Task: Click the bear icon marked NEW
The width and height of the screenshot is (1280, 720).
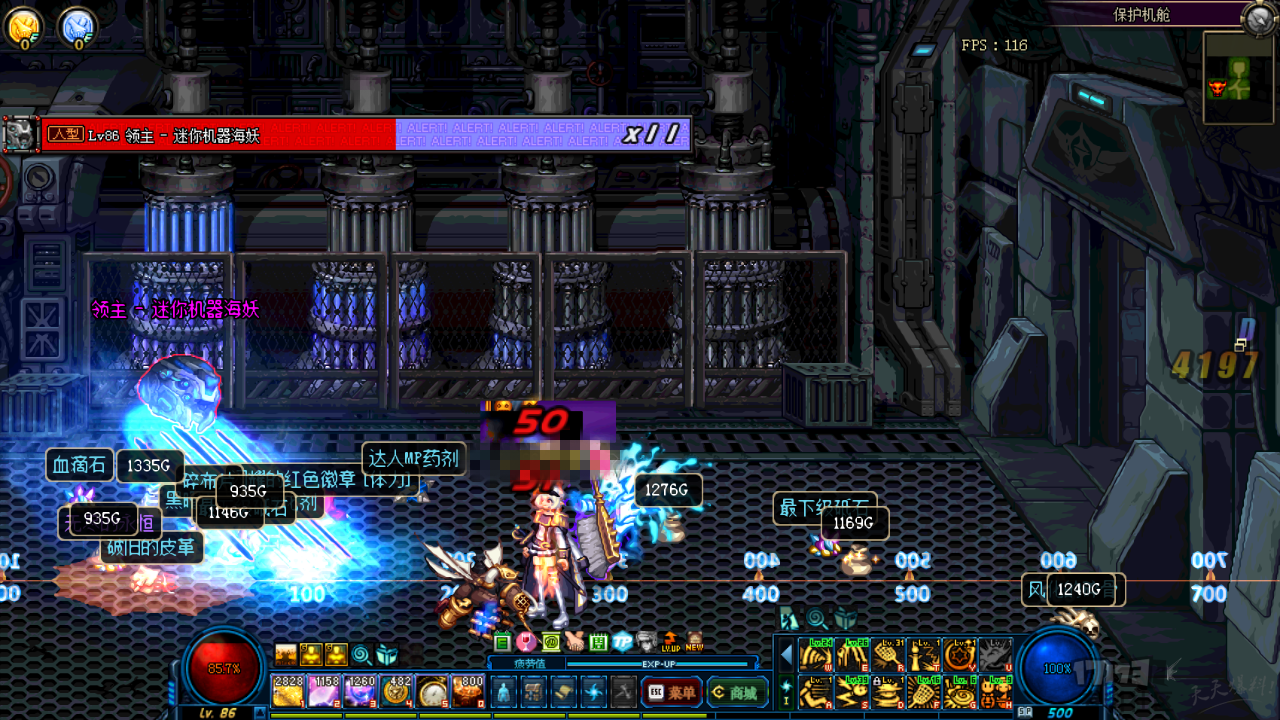Action: [694, 642]
